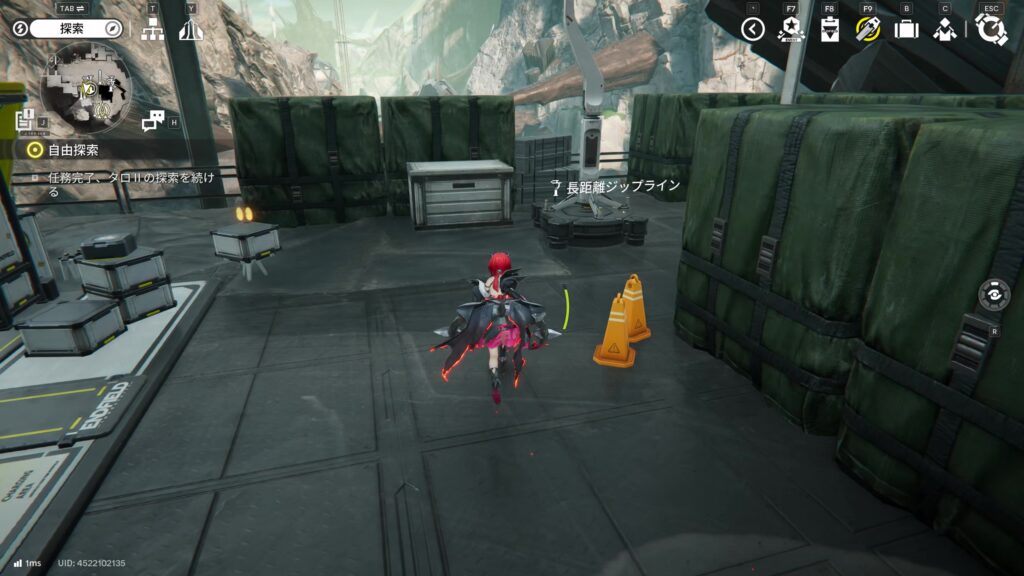Screen dimensions: 1024x576
Task: Open the chat speech bubbles icon
Action: [x=152, y=121]
